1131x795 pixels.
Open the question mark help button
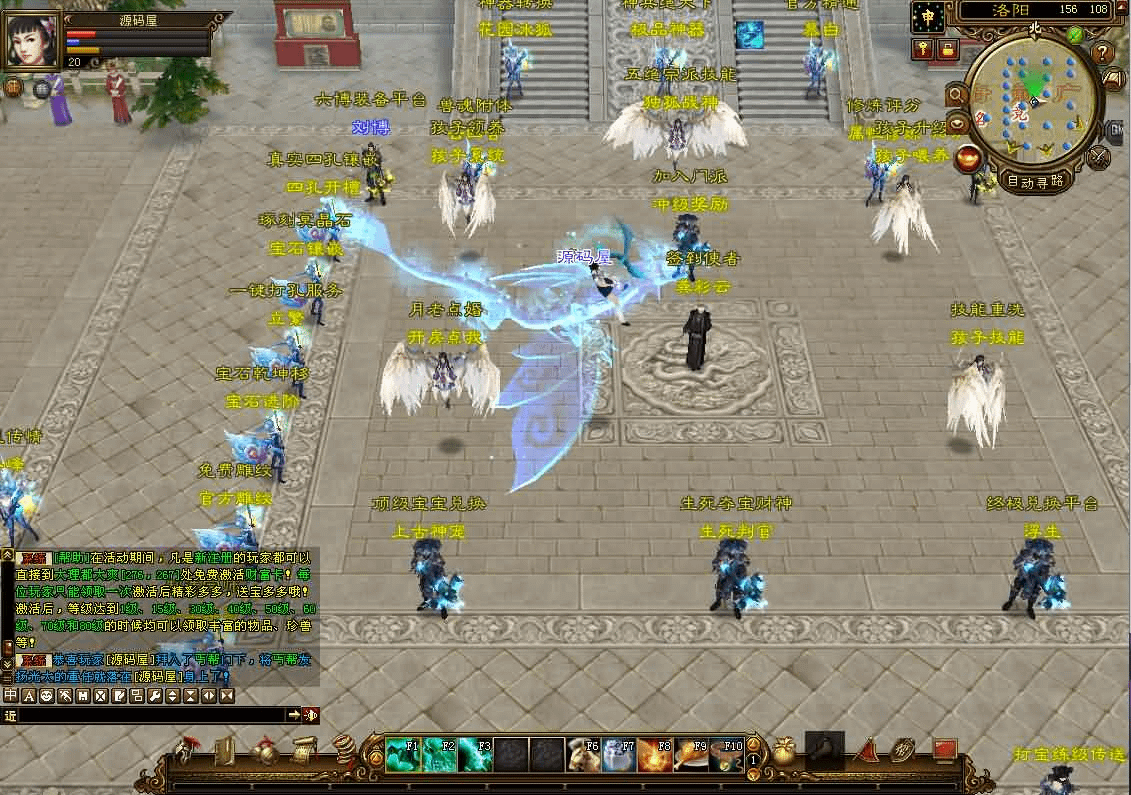click(x=1105, y=53)
